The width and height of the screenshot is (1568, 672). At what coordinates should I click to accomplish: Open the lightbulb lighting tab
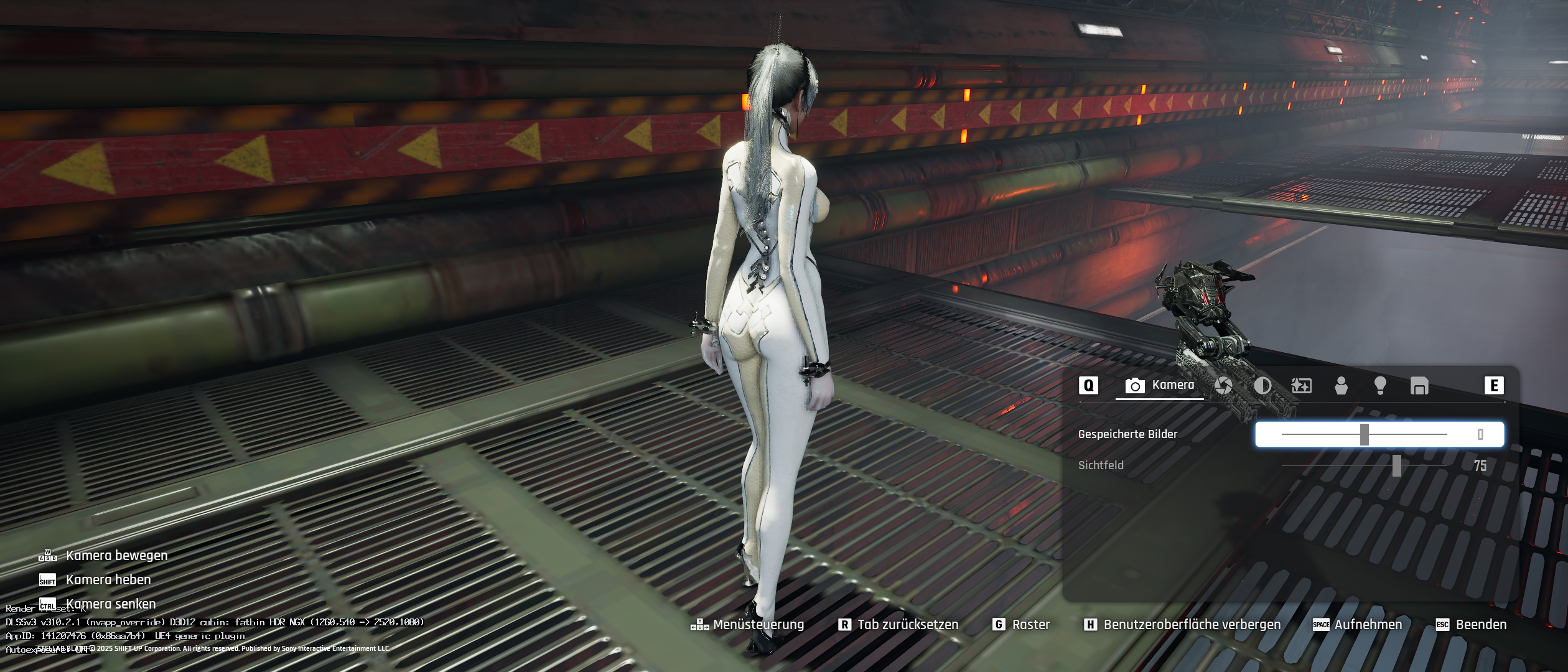1380,386
